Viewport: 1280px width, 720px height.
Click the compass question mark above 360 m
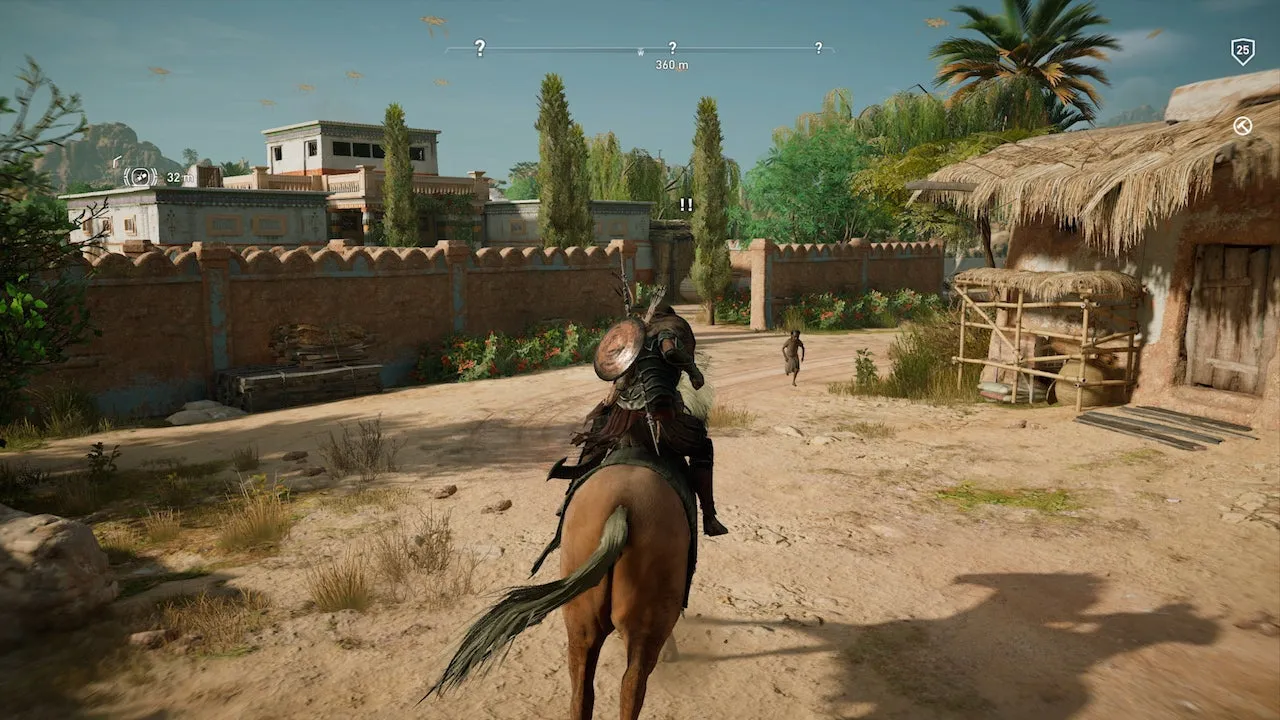[x=672, y=47]
